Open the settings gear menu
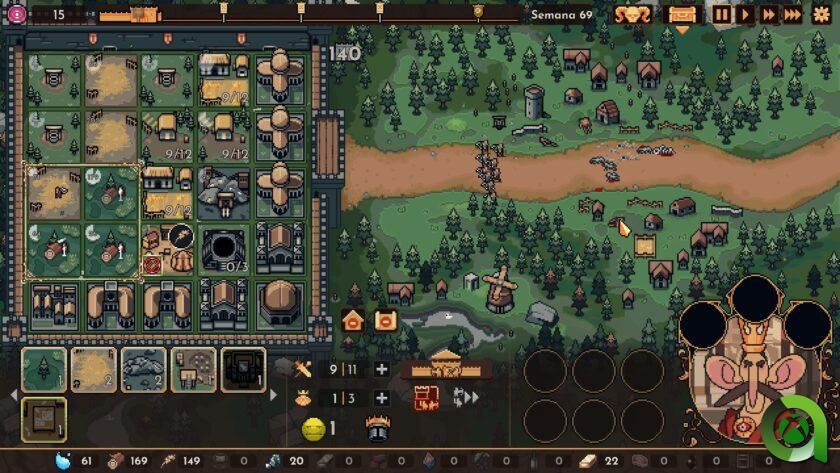Screen dimensions: 840x473 coord(822,14)
